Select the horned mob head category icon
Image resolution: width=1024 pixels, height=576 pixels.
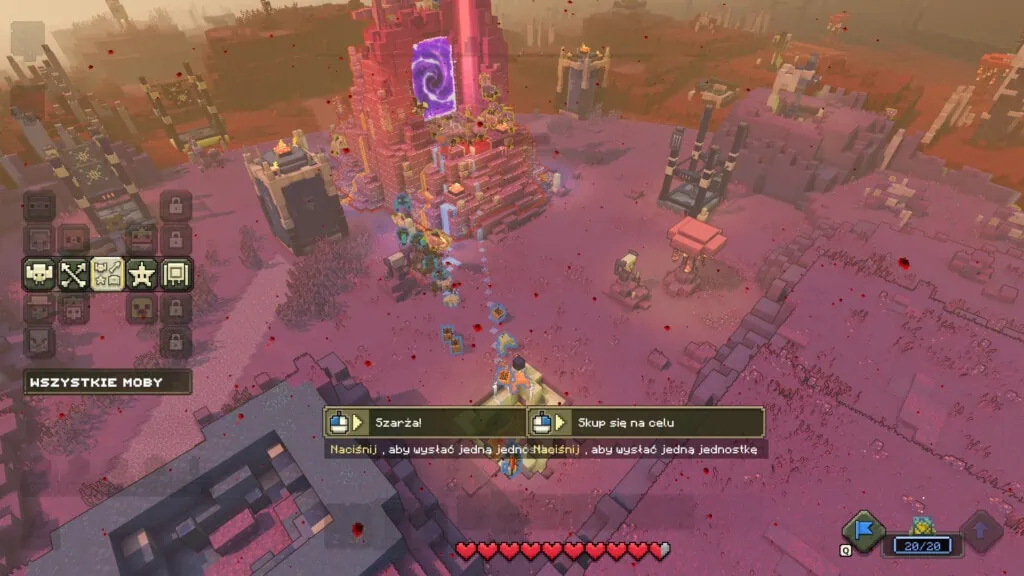click(x=39, y=274)
